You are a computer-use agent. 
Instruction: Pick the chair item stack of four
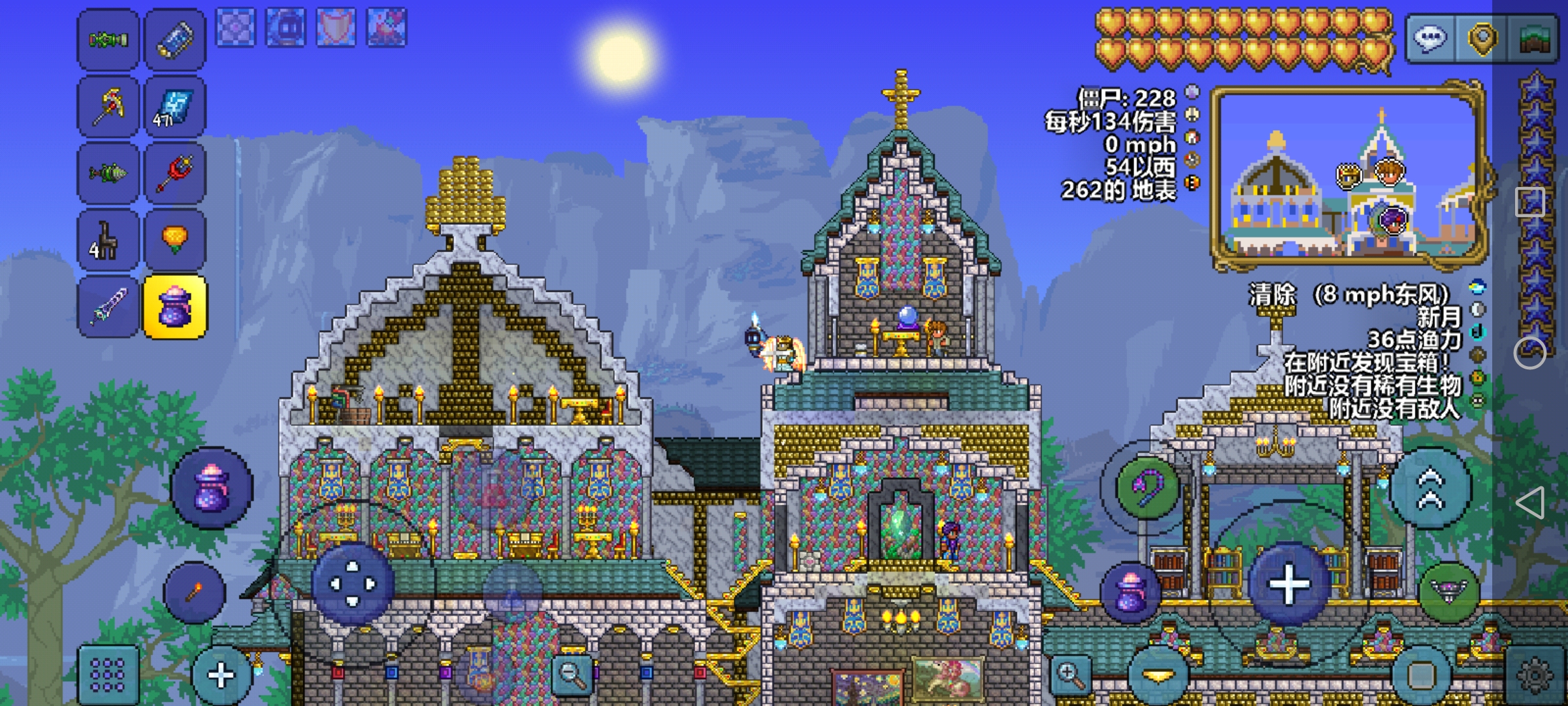click(108, 241)
